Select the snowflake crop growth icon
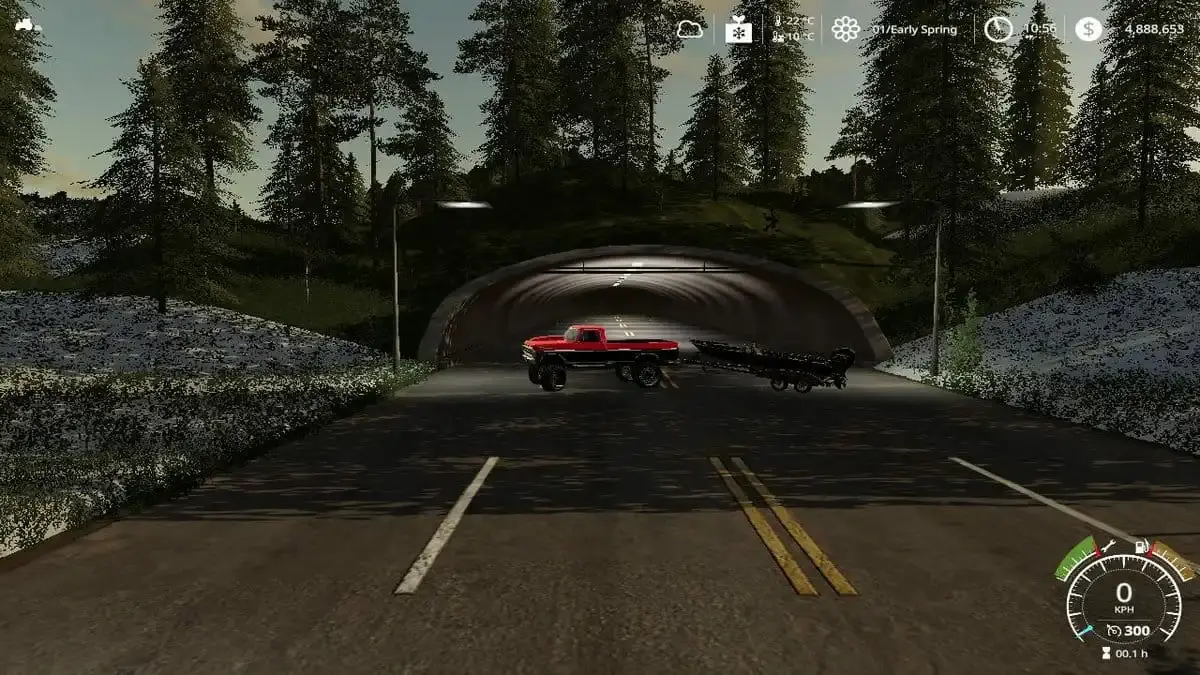Image resolution: width=1200 pixels, height=675 pixels. click(x=739, y=29)
